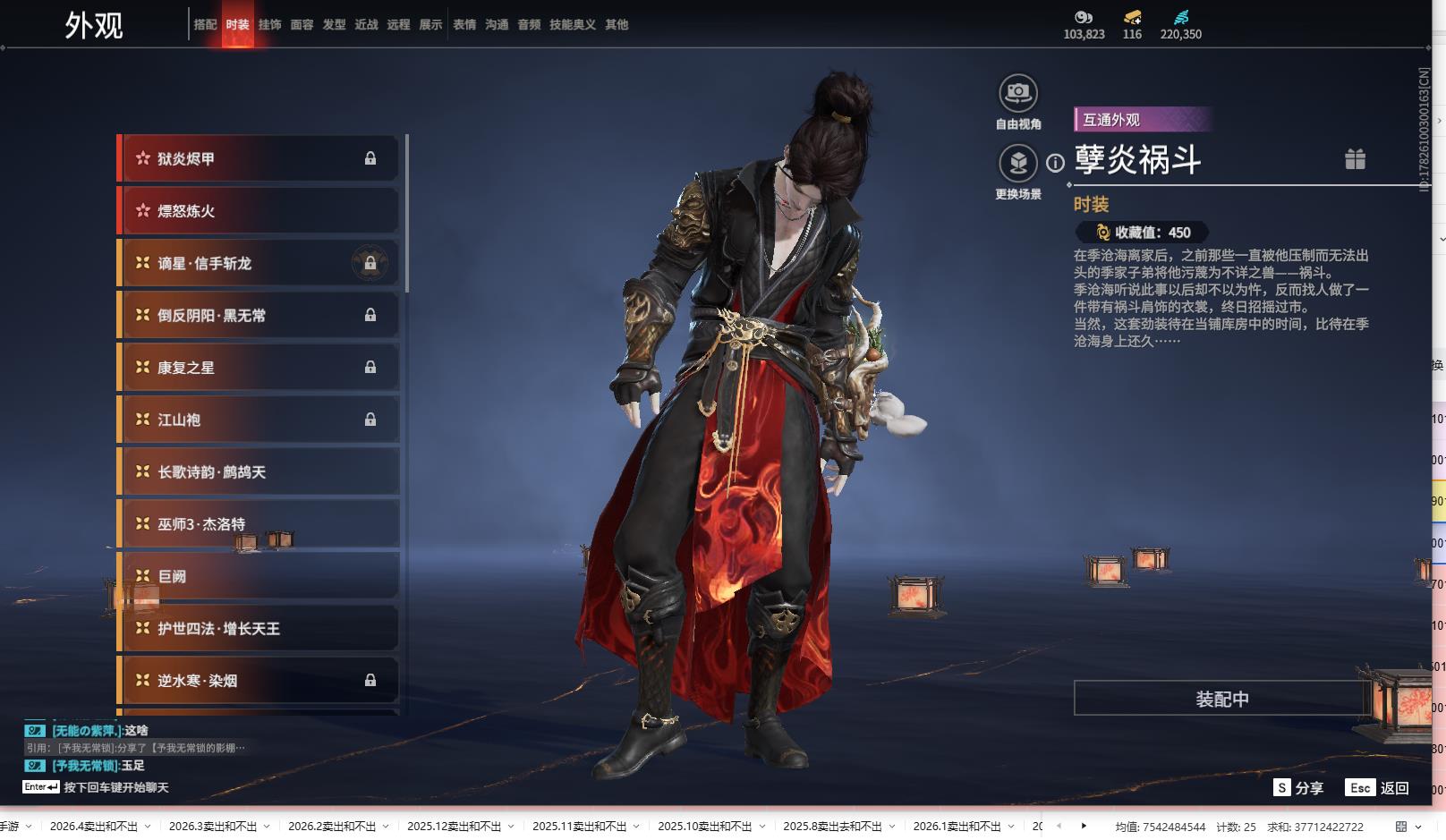
Task: Open the 更换场景 scene changer
Action: pos(1018,163)
